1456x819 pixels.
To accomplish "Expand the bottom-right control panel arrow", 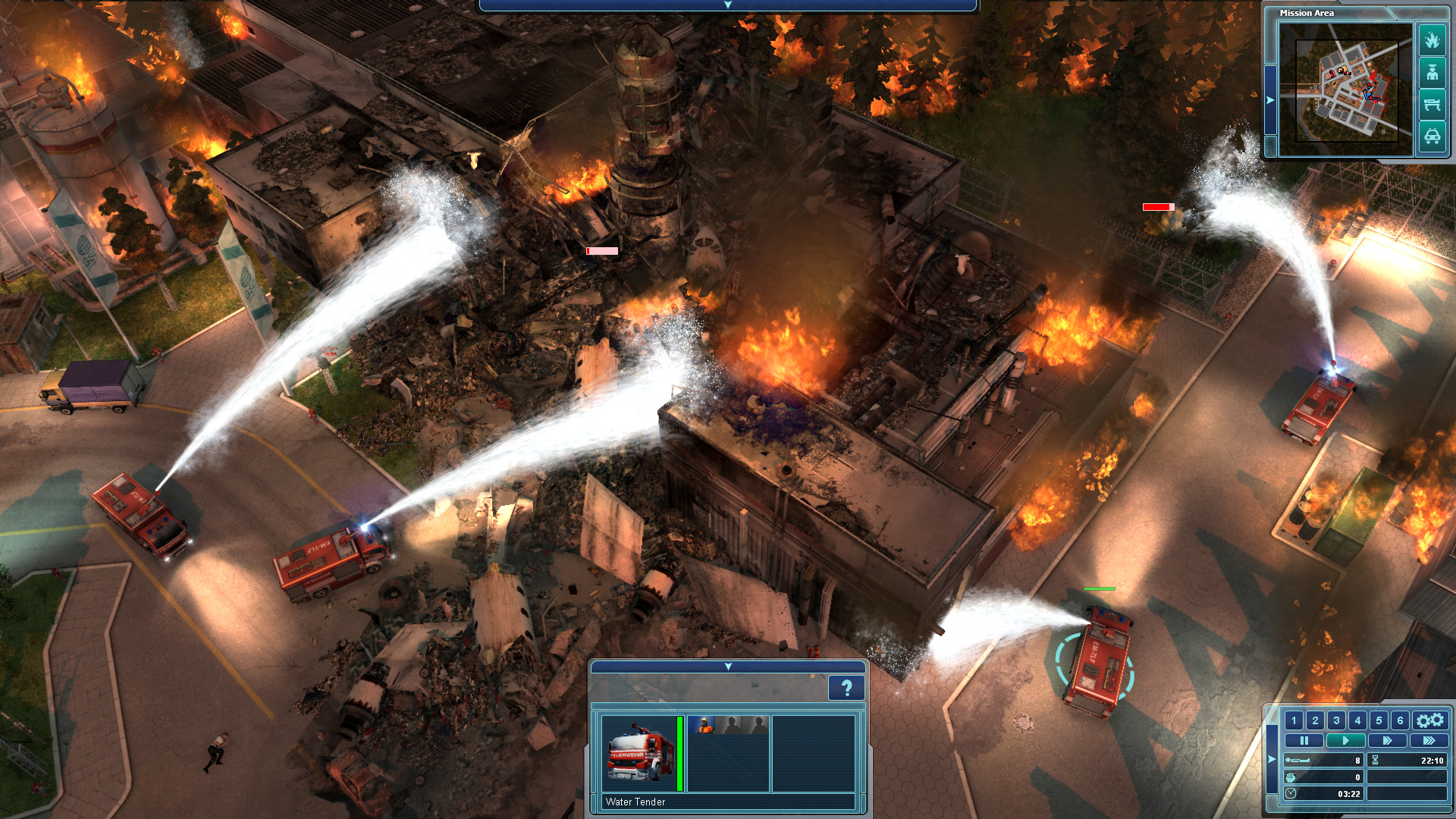I will [1272, 759].
